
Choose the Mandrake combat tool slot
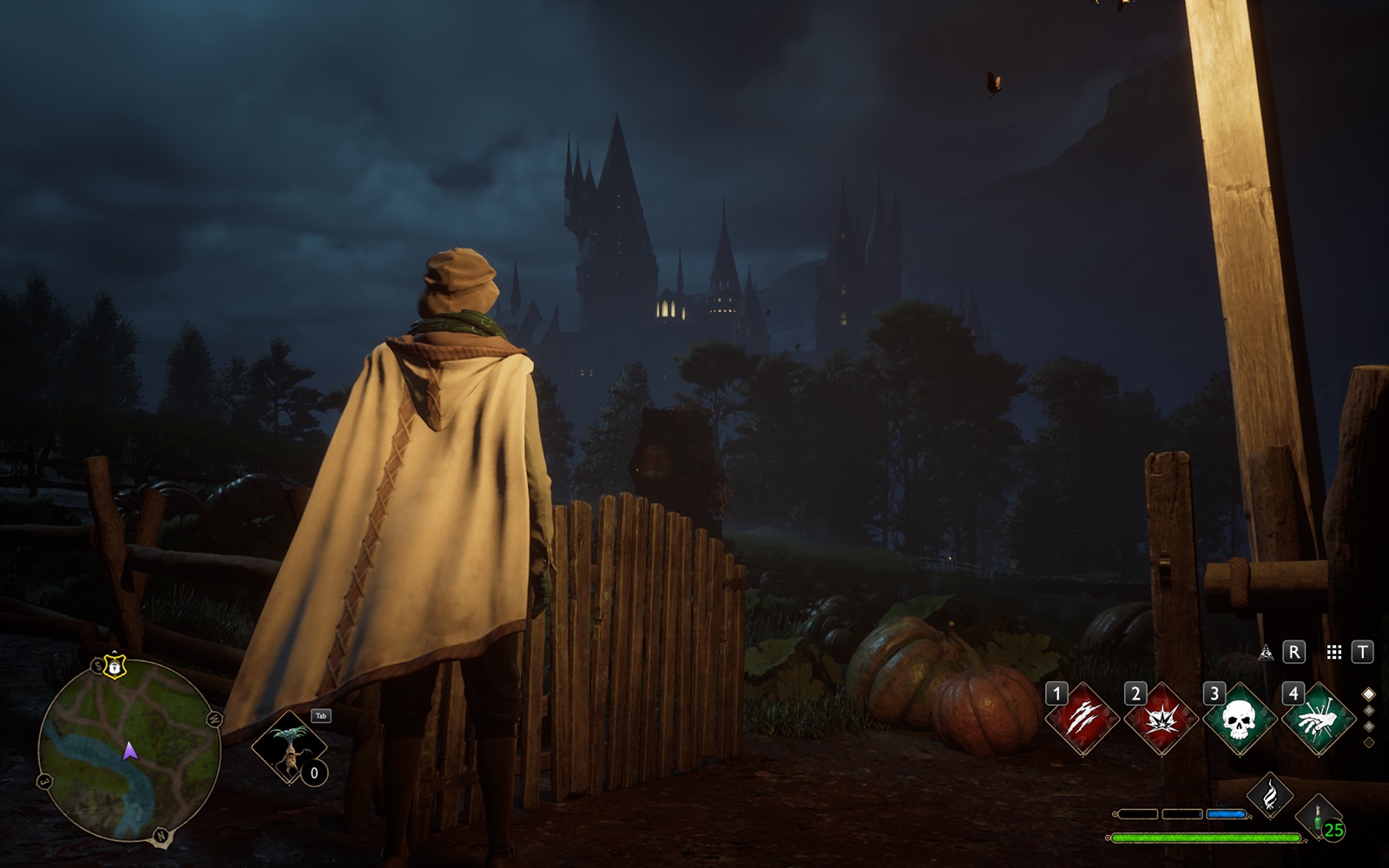point(289,746)
